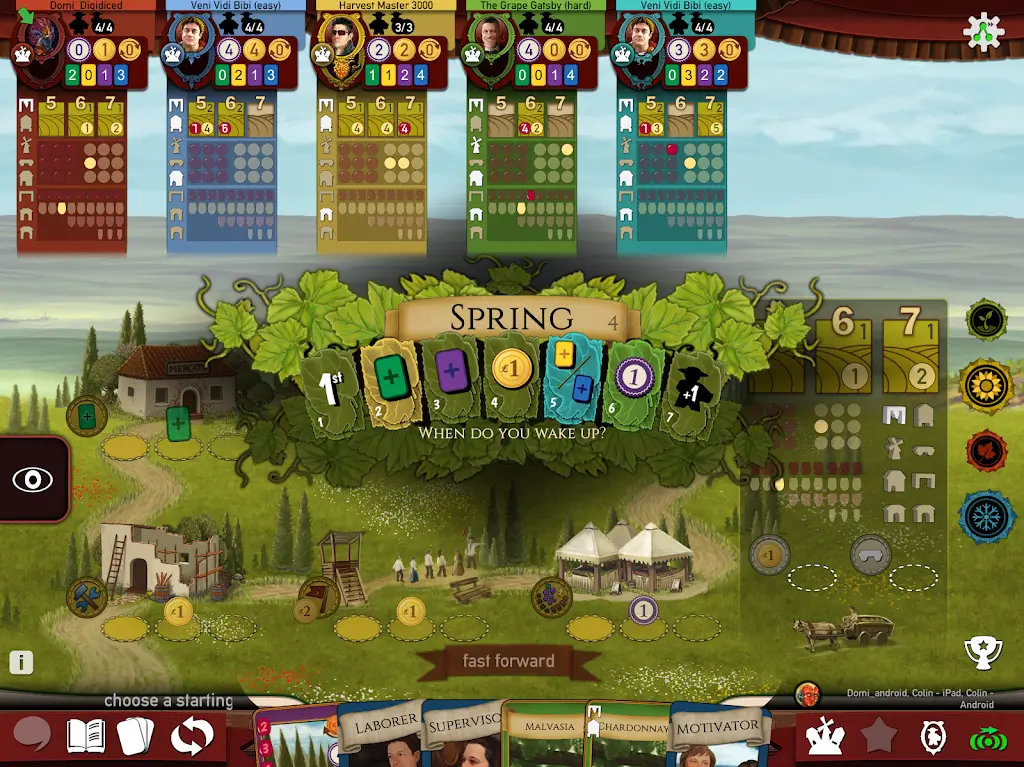Choose the 1st wake-up position

331,387
